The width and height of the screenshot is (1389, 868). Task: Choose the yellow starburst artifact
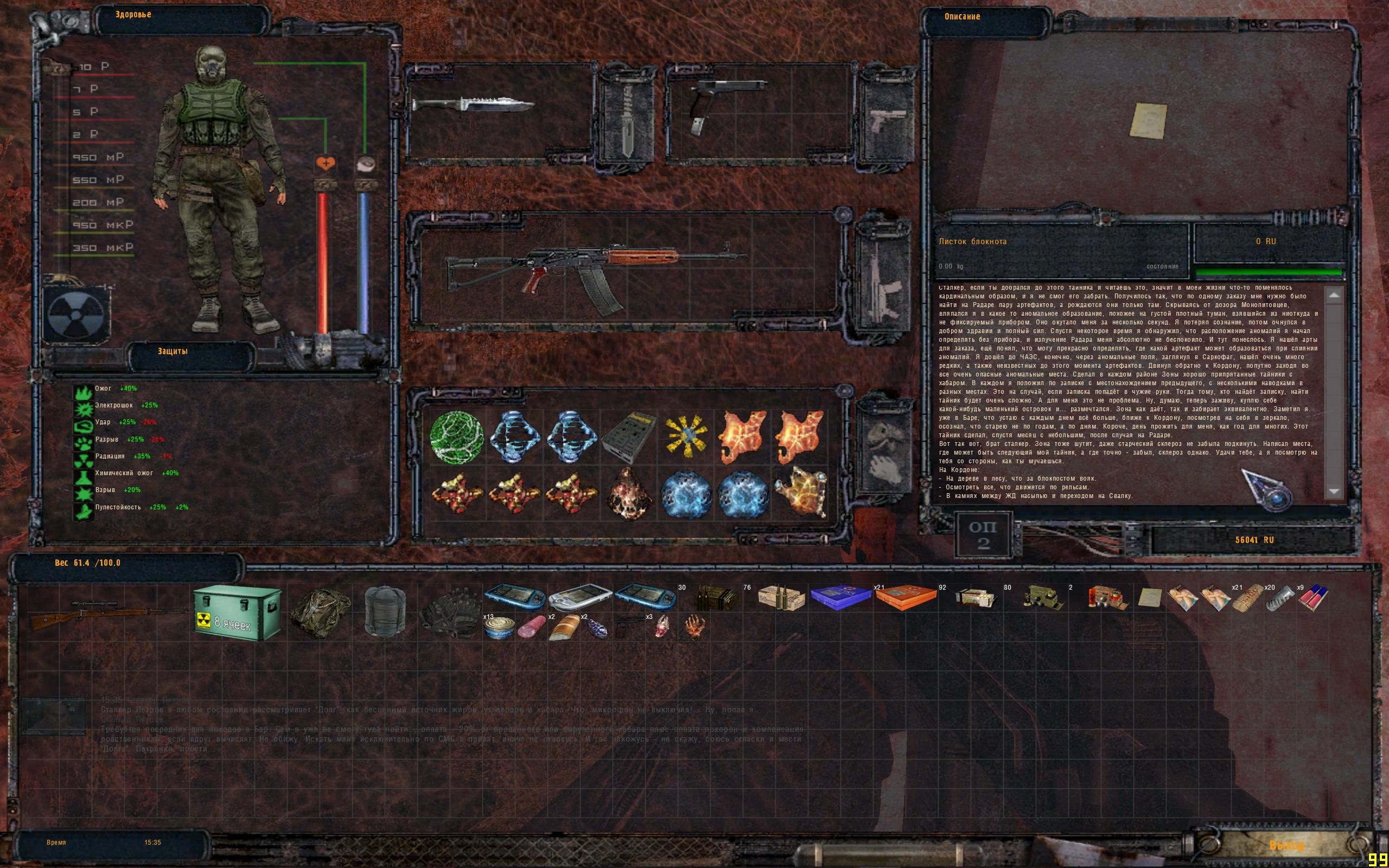[686, 437]
